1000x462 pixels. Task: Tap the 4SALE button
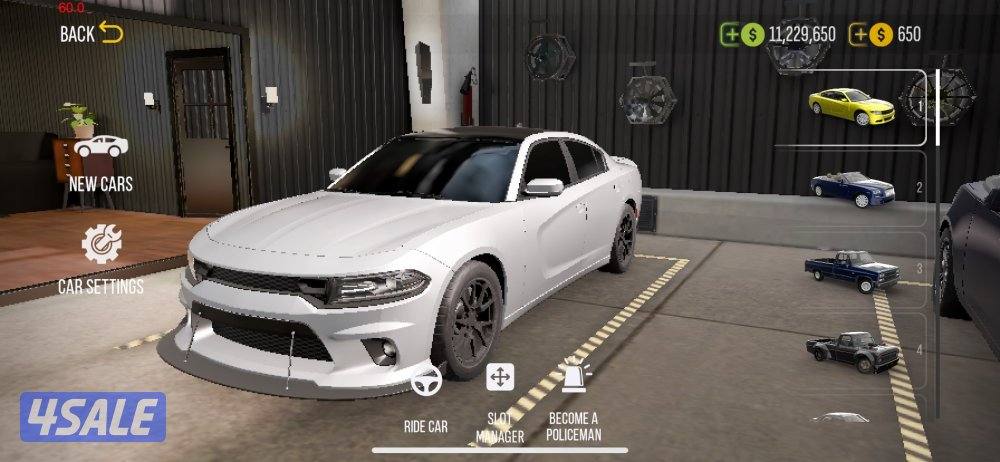click(x=92, y=416)
